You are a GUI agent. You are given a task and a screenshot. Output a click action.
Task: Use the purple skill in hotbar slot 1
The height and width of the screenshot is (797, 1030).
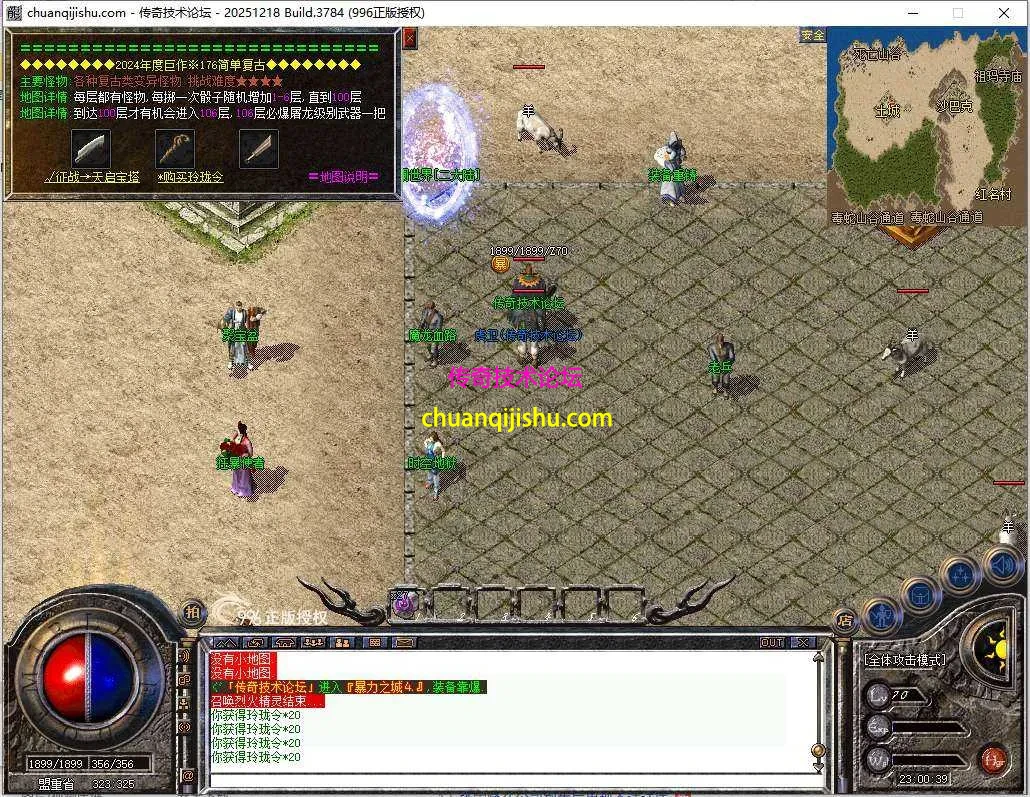tap(403, 602)
